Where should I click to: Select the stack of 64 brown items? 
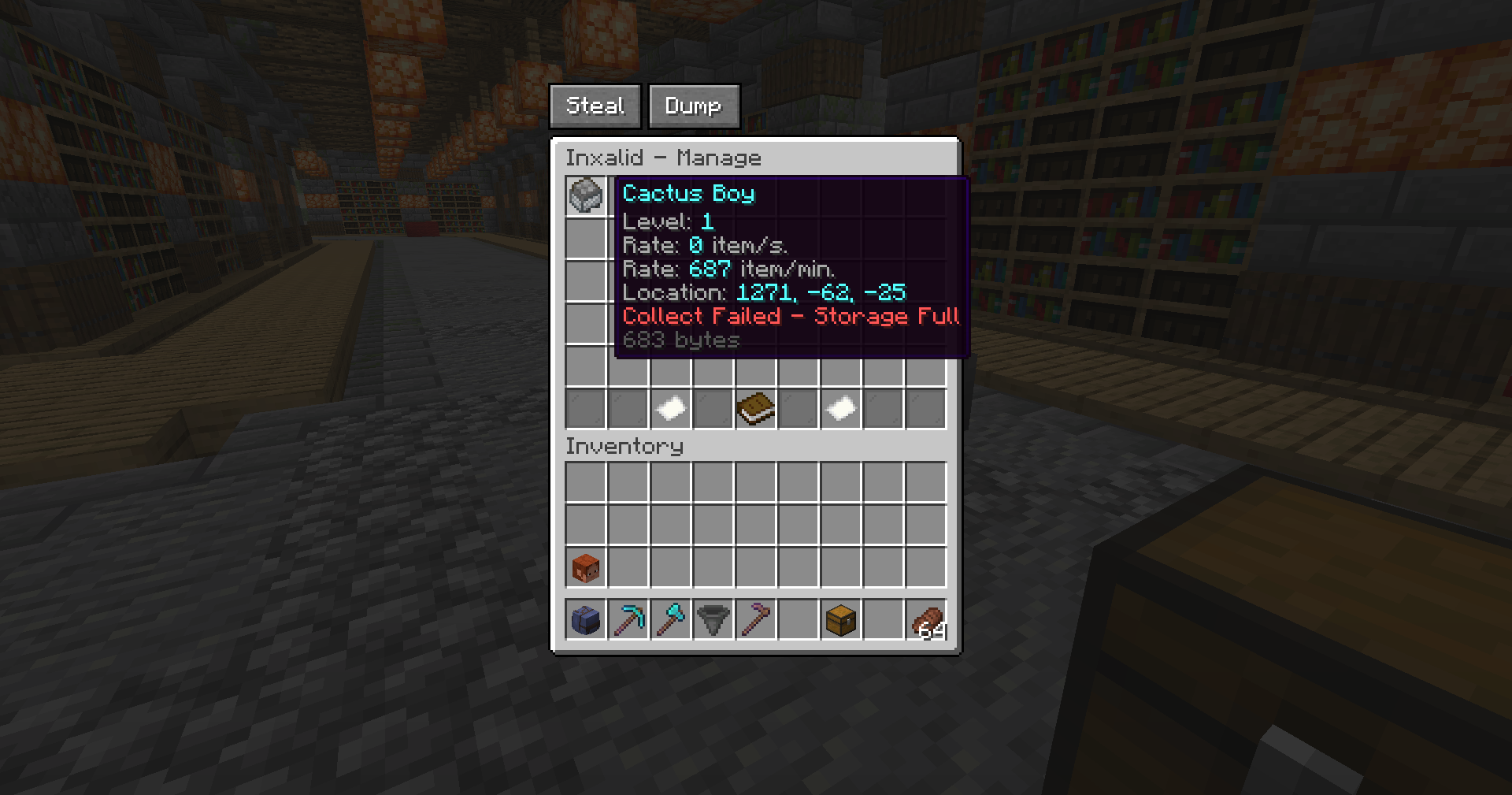point(926,620)
